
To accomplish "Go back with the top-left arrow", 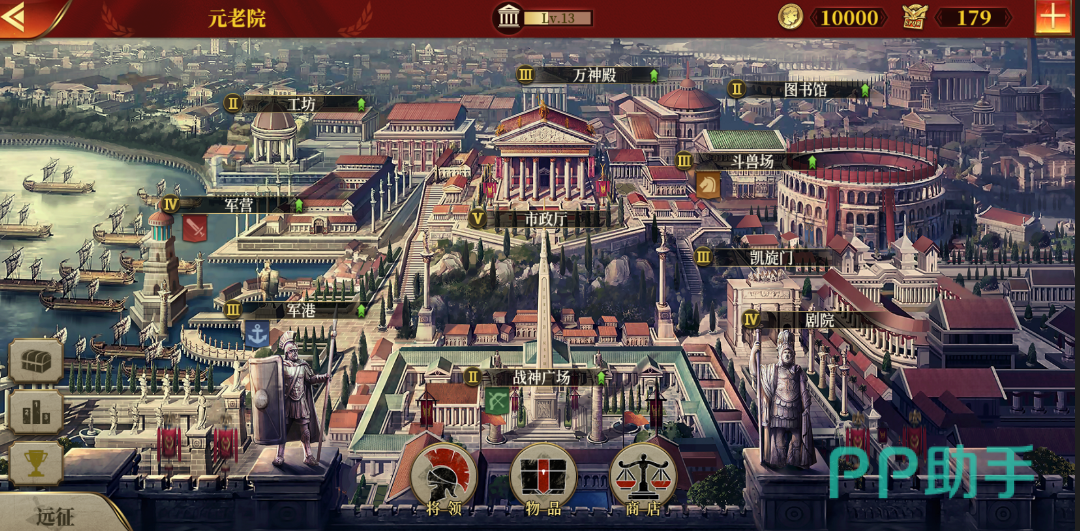I will click(17, 16).
